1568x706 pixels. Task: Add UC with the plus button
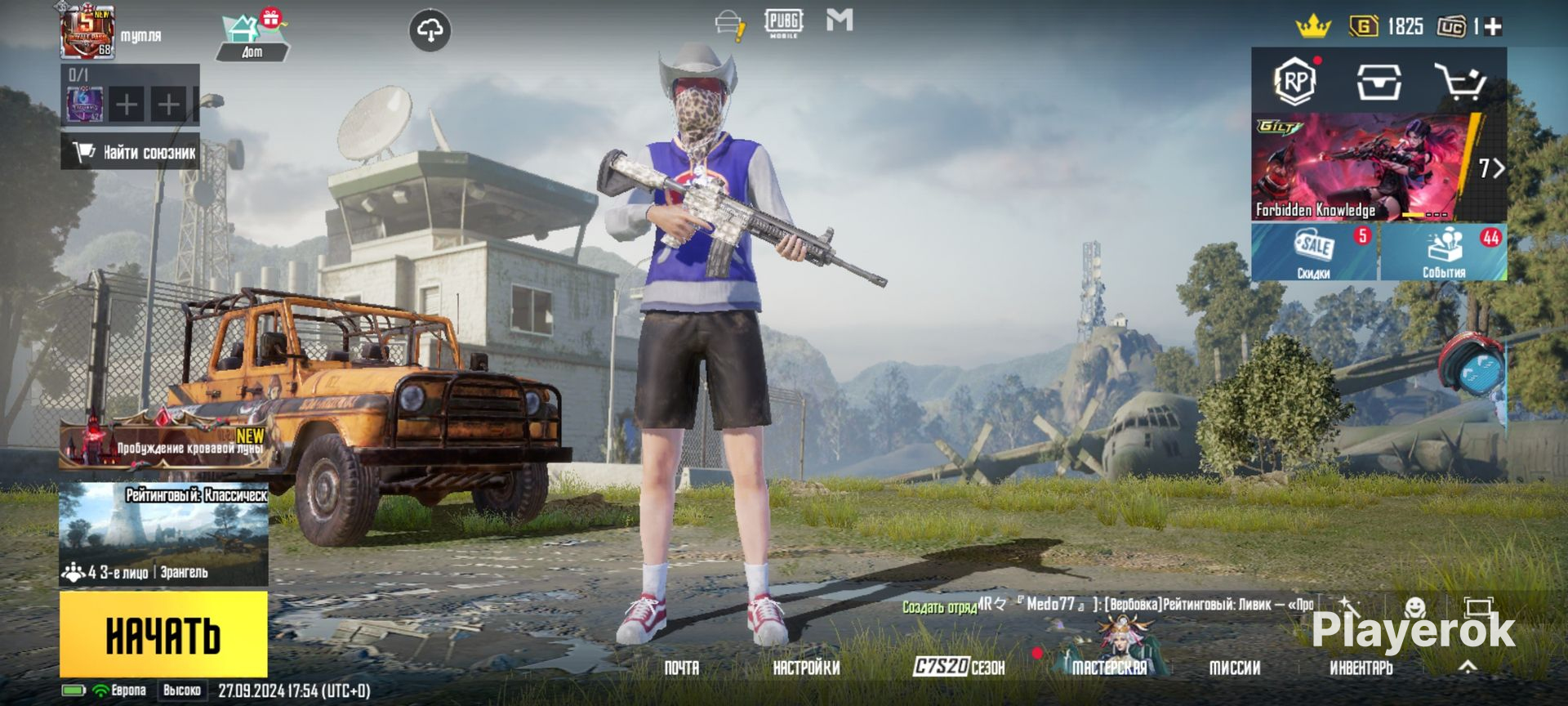[x=1494, y=27]
